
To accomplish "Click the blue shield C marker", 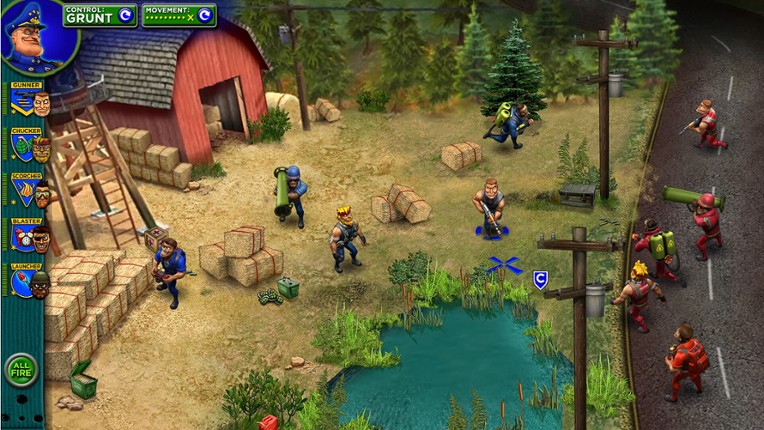I will [x=540, y=280].
